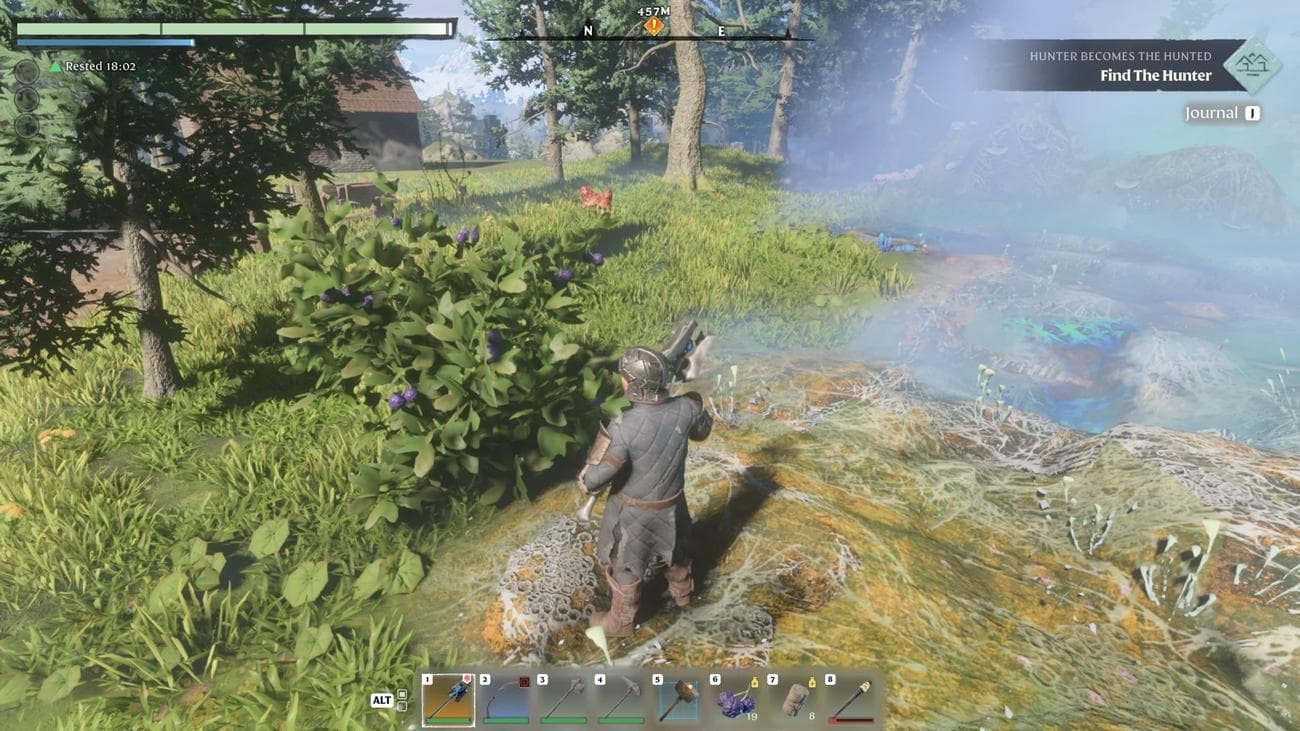Screen dimensions: 1300x731
Task: Click the bandage stack of 8
Action: 793,699
